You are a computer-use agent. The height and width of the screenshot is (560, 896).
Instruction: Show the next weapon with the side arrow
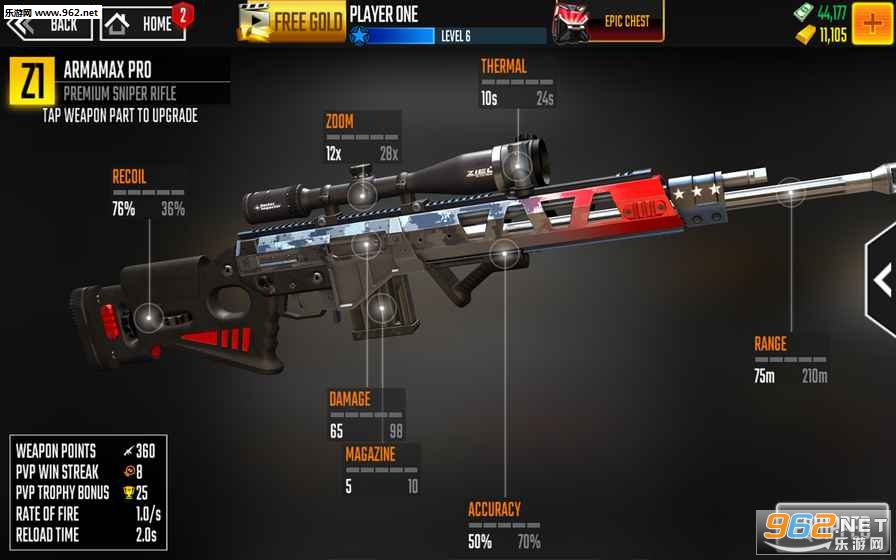[x=883, y=279]
